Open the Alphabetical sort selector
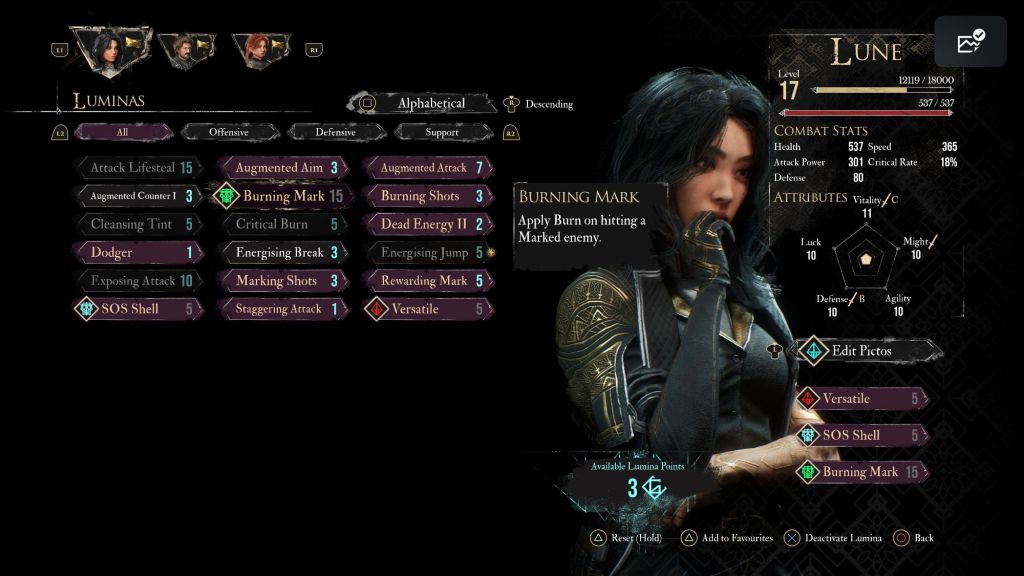The image size is (1024, 576). coord(431,103)
